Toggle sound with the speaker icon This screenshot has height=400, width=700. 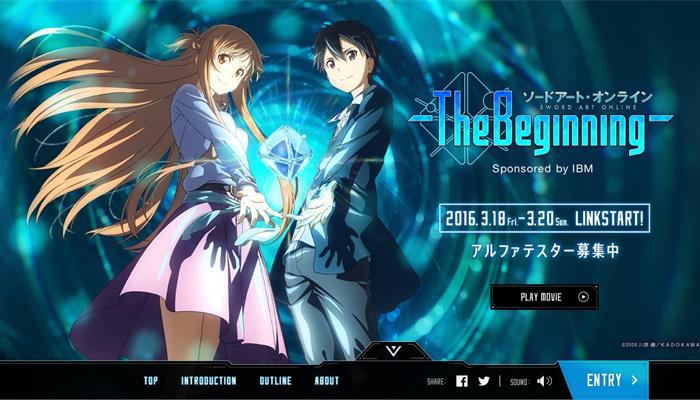[544, 381]
